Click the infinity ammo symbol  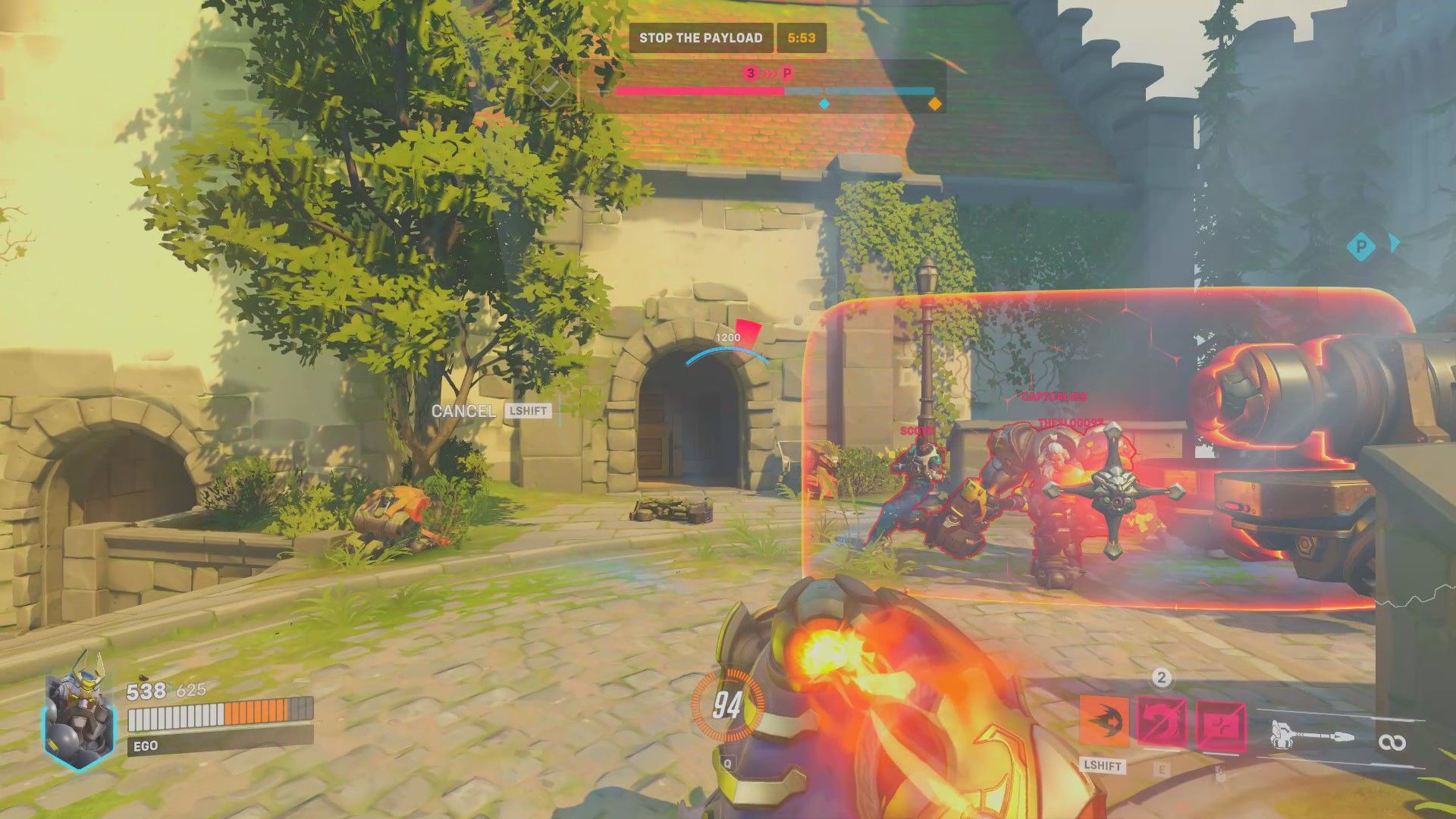pyautogui.click(x=1393, y=742)
